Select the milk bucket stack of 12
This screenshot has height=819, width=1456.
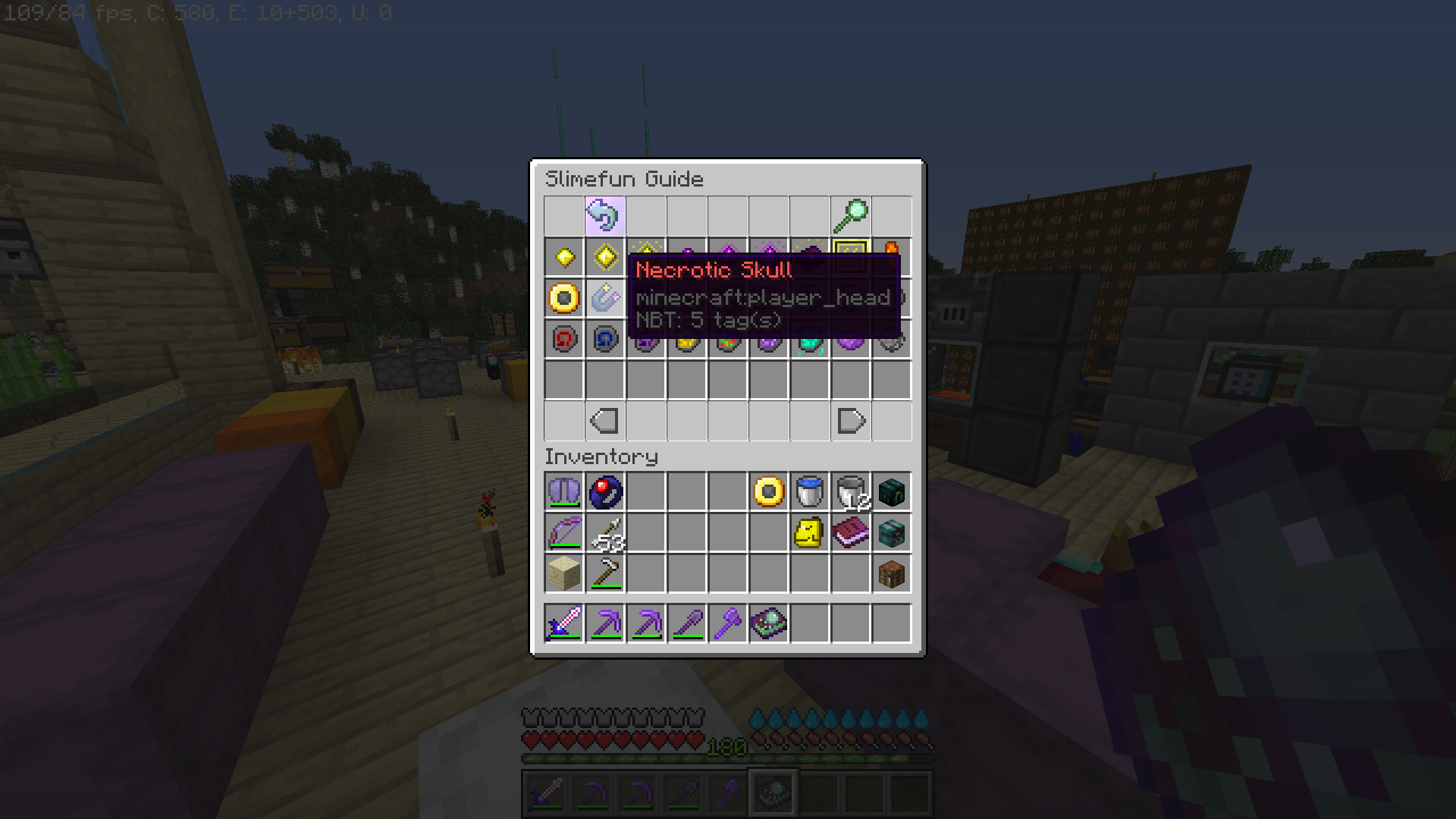[851, 492]
